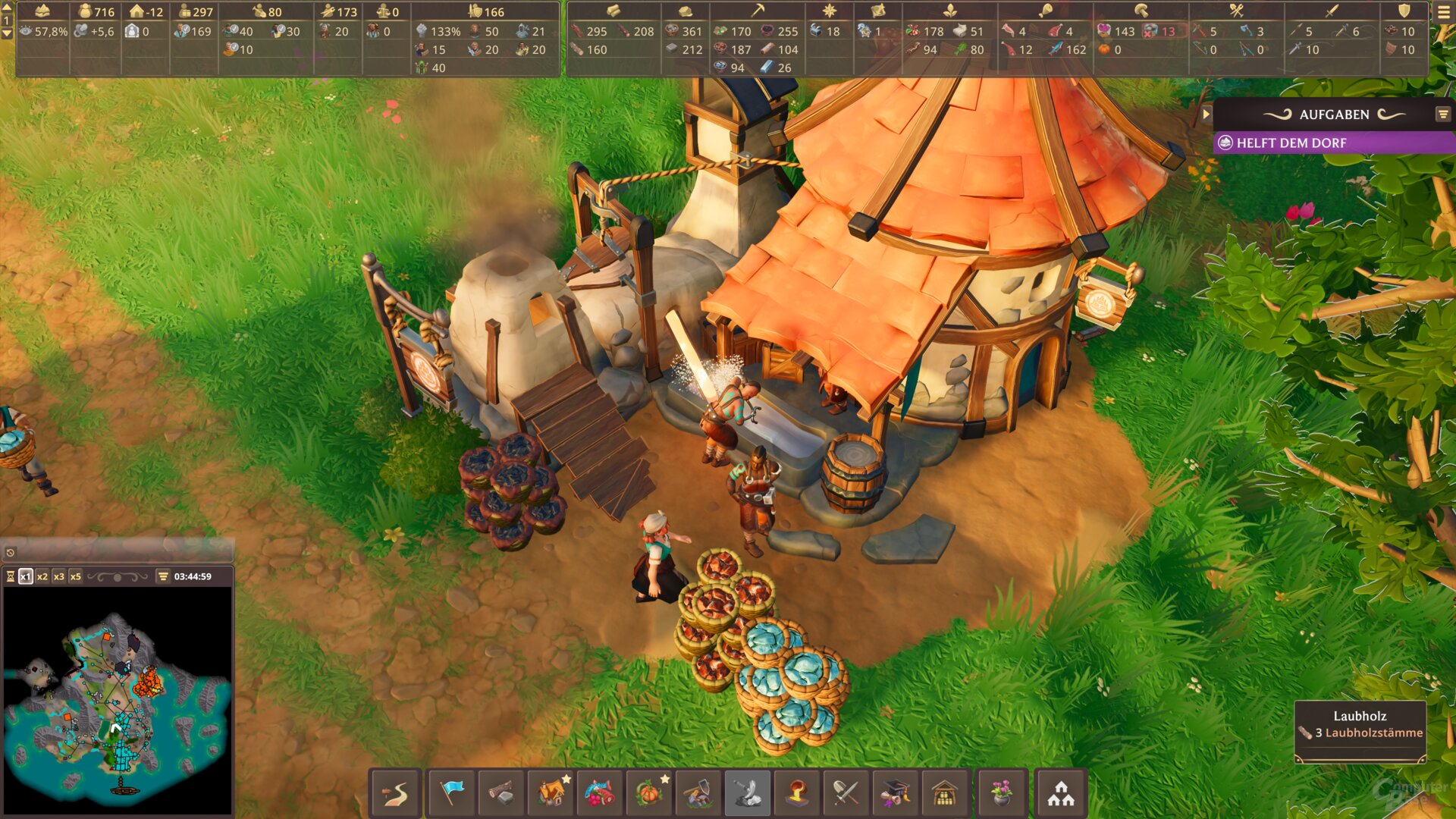Open the Aufgaben filter button
Viewport: 1456px width, 819px height.
click(x=1442, y=115)
